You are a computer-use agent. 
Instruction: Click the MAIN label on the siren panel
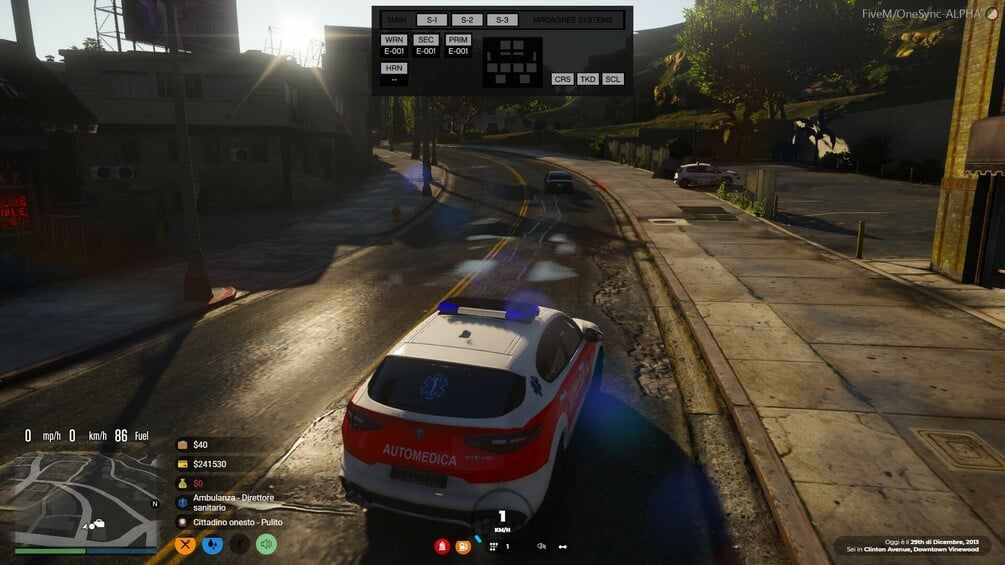coord(397,20)
